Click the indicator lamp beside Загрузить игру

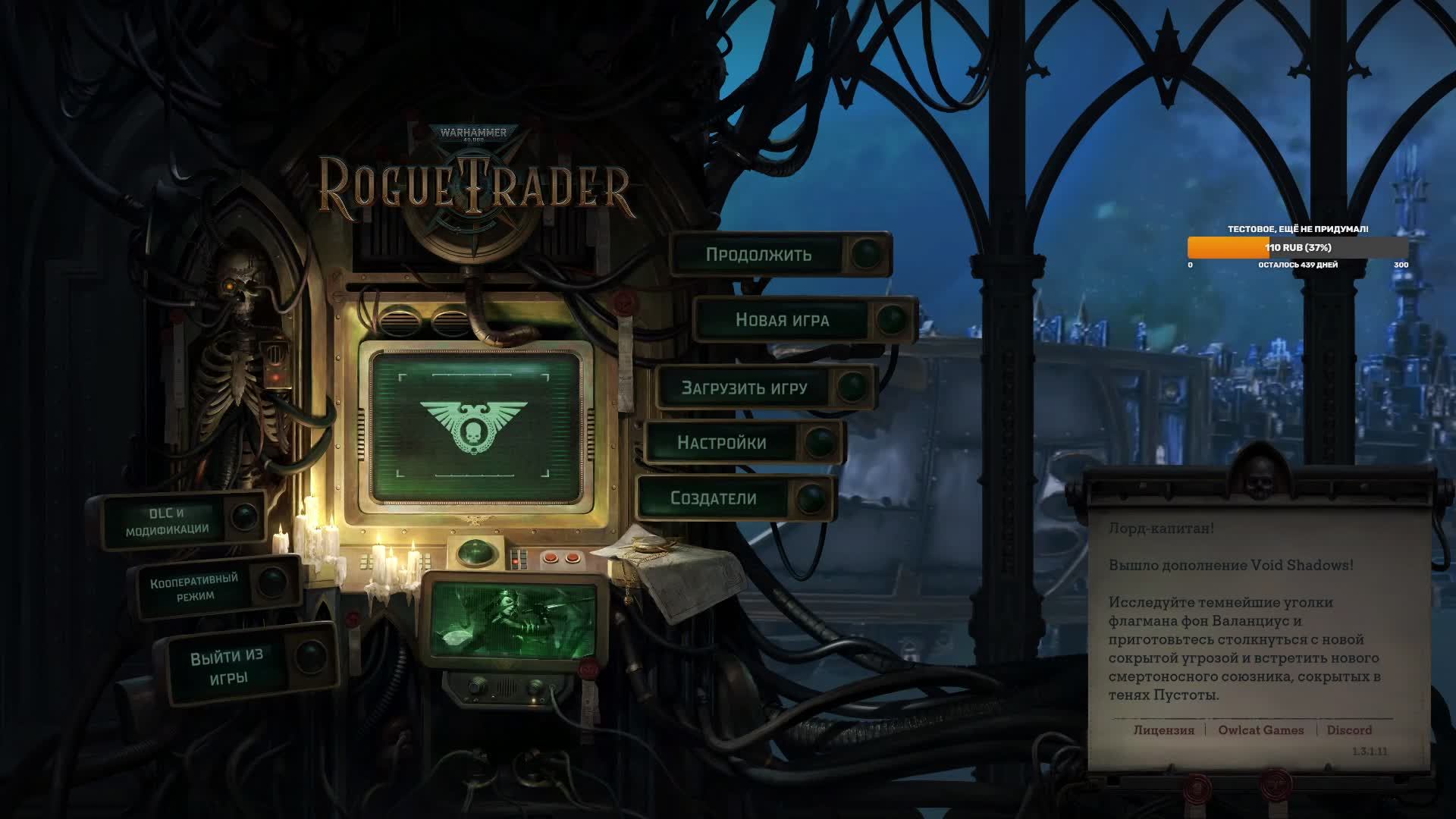coord(852,387)
